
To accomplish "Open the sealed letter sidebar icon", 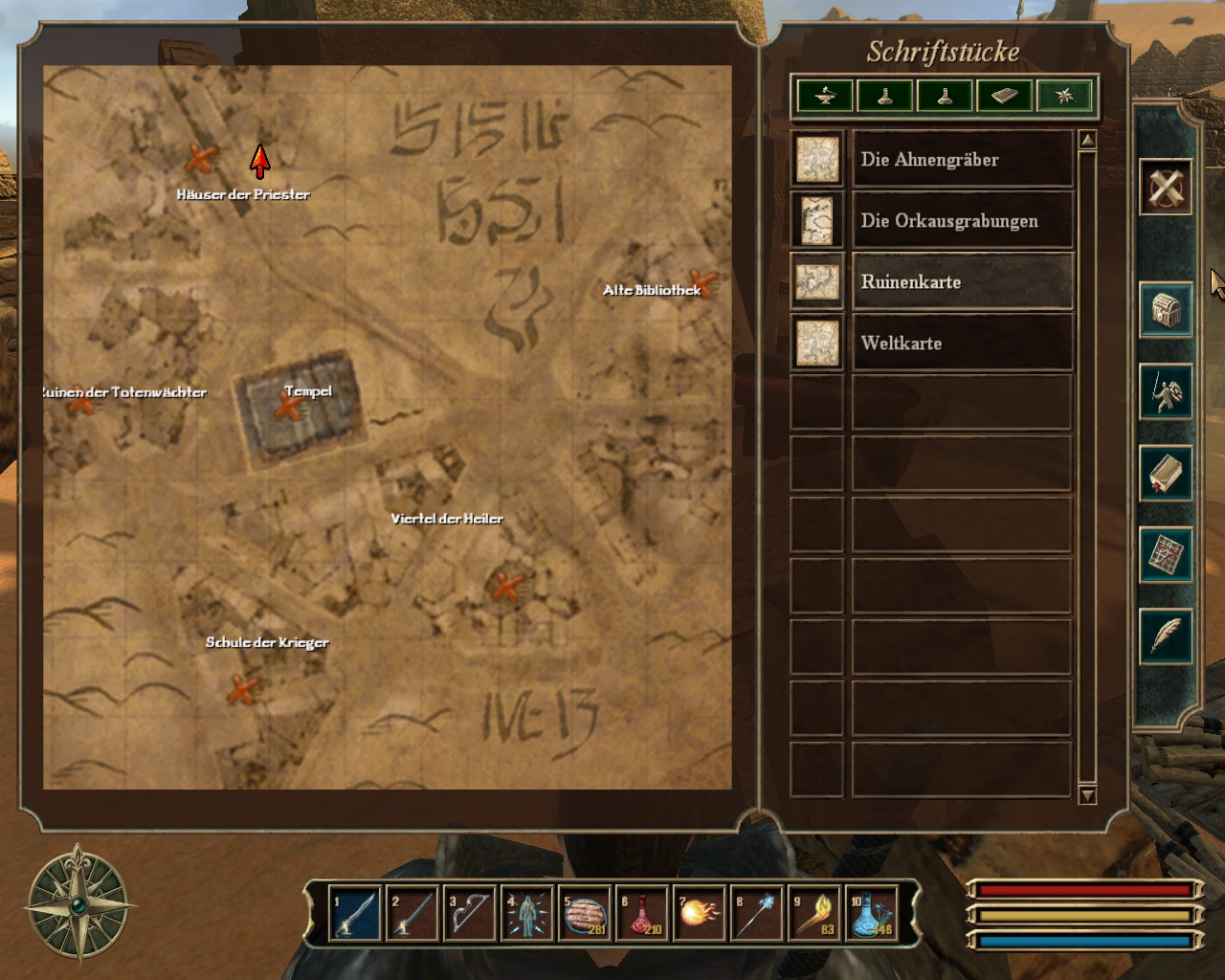I will coord(1166,473).
